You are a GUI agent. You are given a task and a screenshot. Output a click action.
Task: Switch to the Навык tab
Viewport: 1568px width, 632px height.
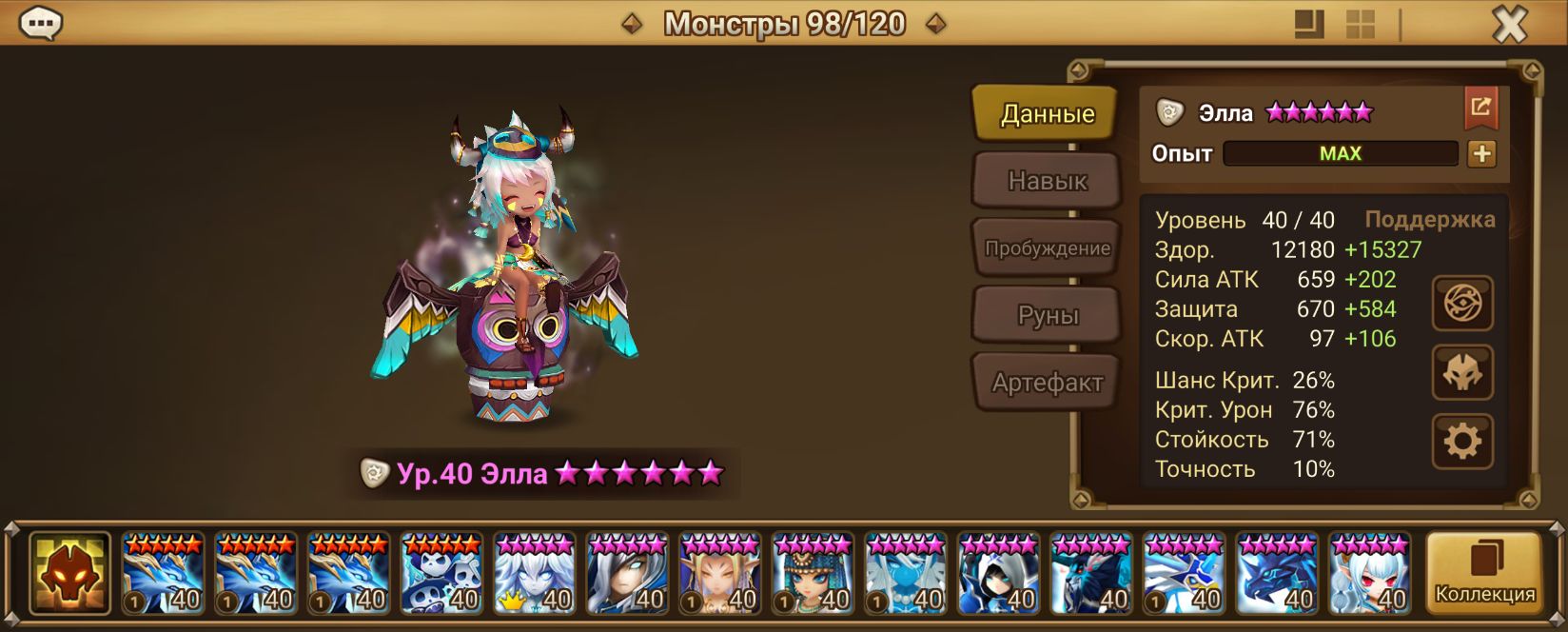pos(1047,181)
